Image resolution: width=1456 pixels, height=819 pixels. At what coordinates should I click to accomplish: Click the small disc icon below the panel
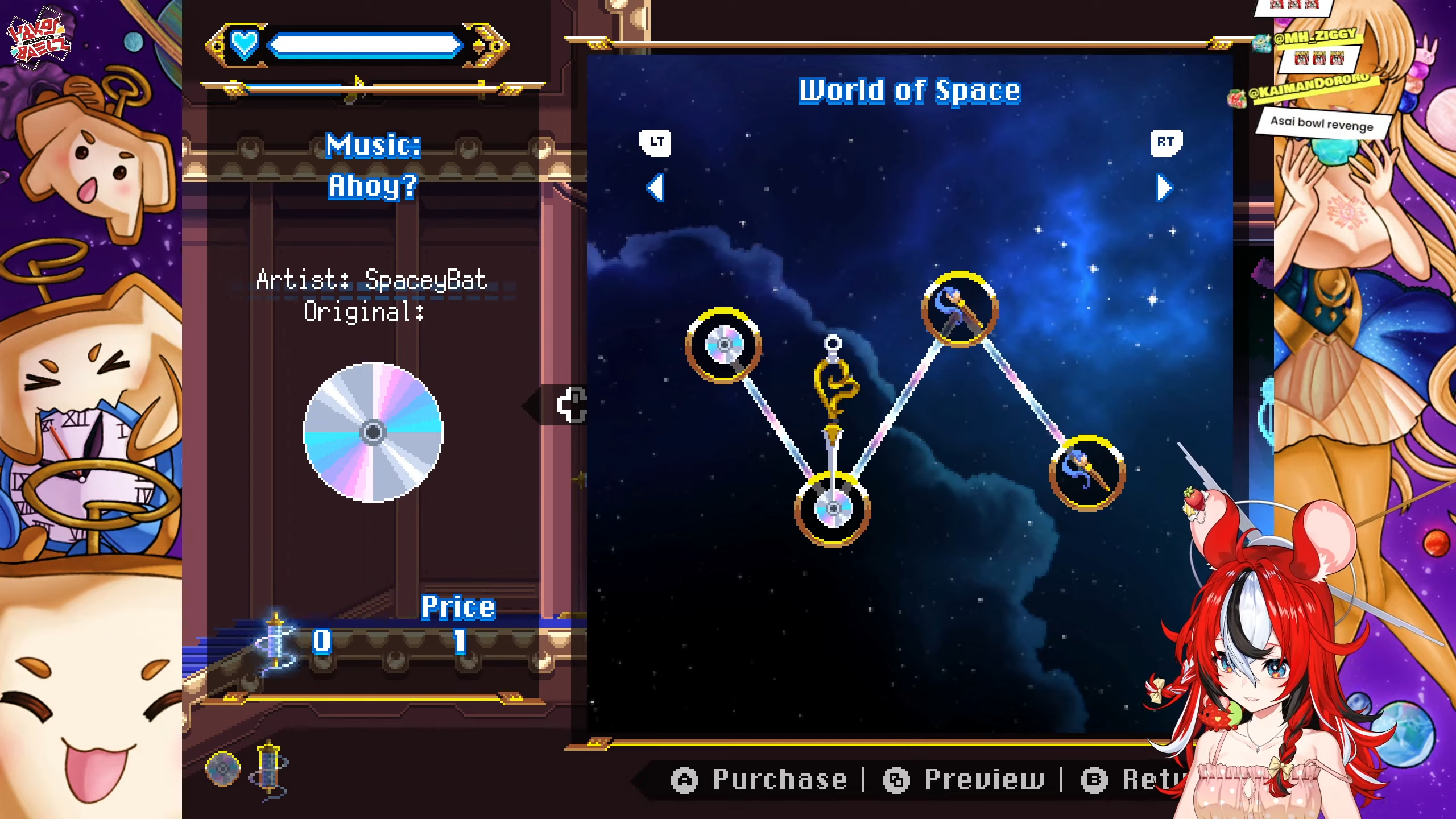point(222,769)
